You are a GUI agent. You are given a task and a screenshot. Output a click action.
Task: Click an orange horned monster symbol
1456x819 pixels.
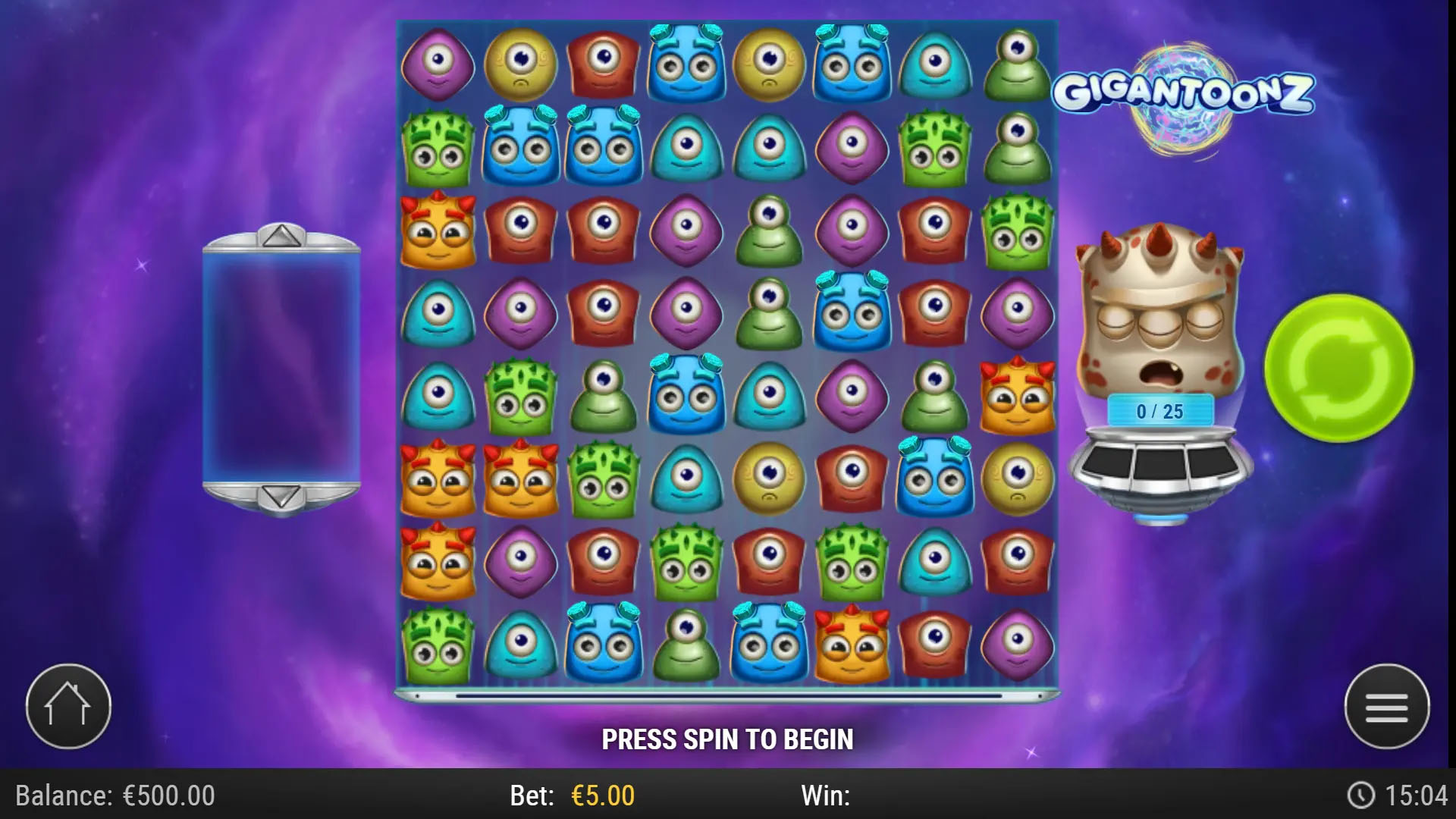pos(438,478)
